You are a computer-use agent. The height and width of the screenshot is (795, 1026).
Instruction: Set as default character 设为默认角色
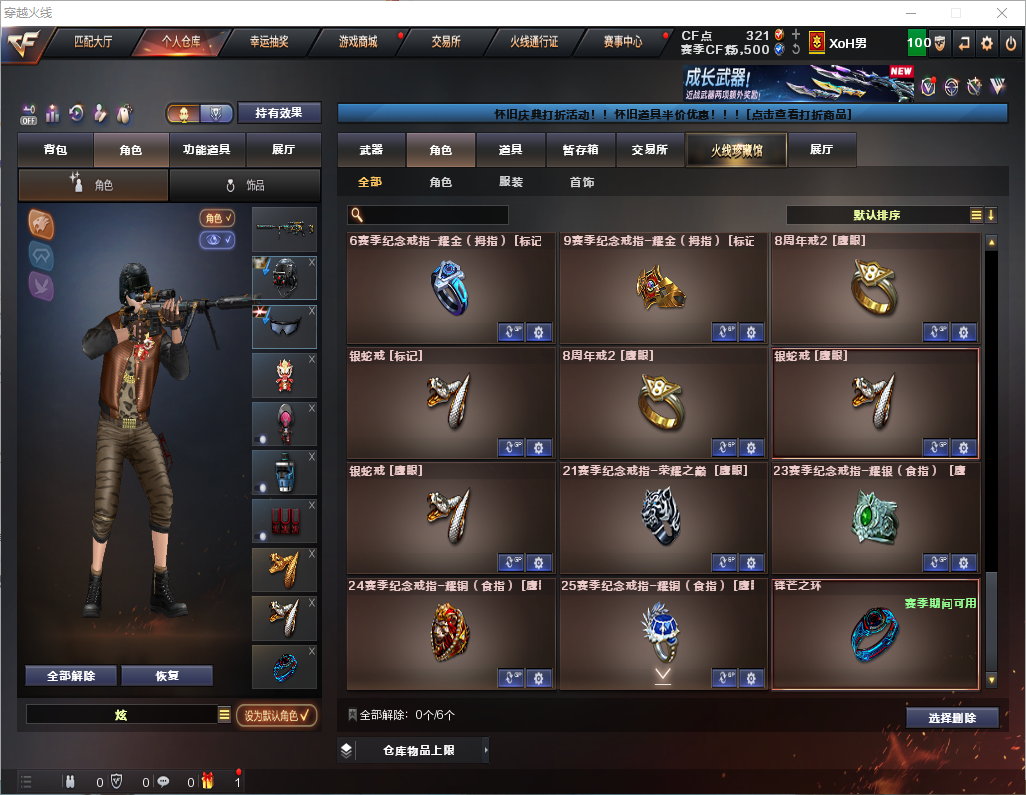point(276,715)
